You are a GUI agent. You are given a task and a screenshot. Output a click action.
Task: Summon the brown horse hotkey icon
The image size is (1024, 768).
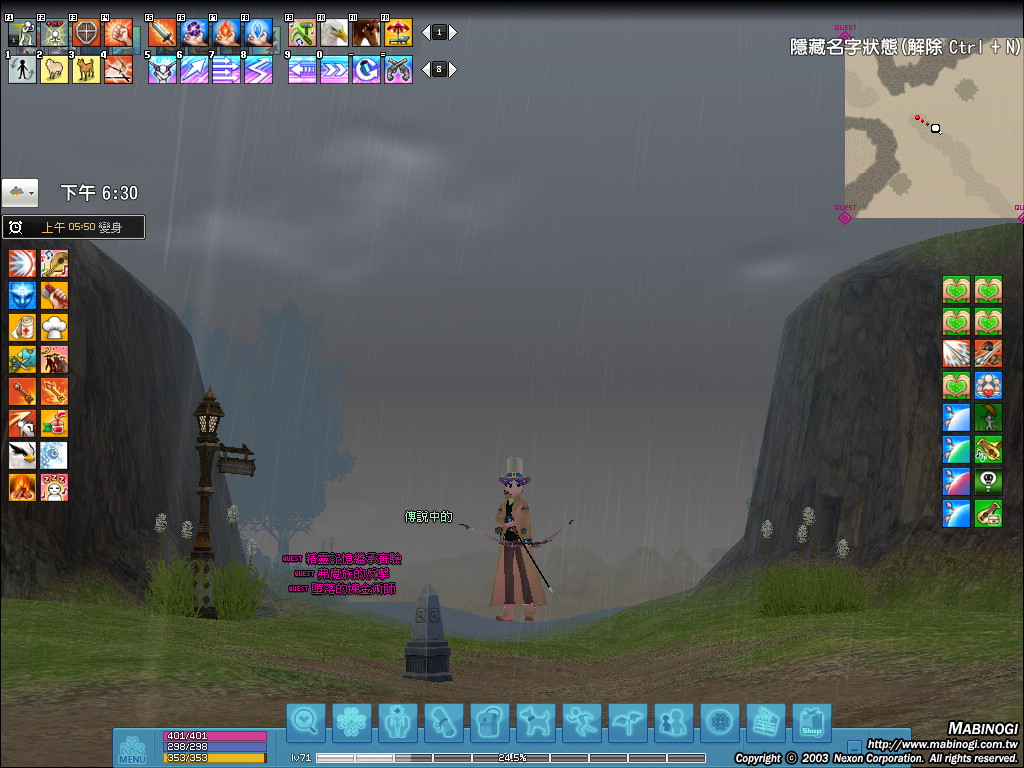click(366, 33)
